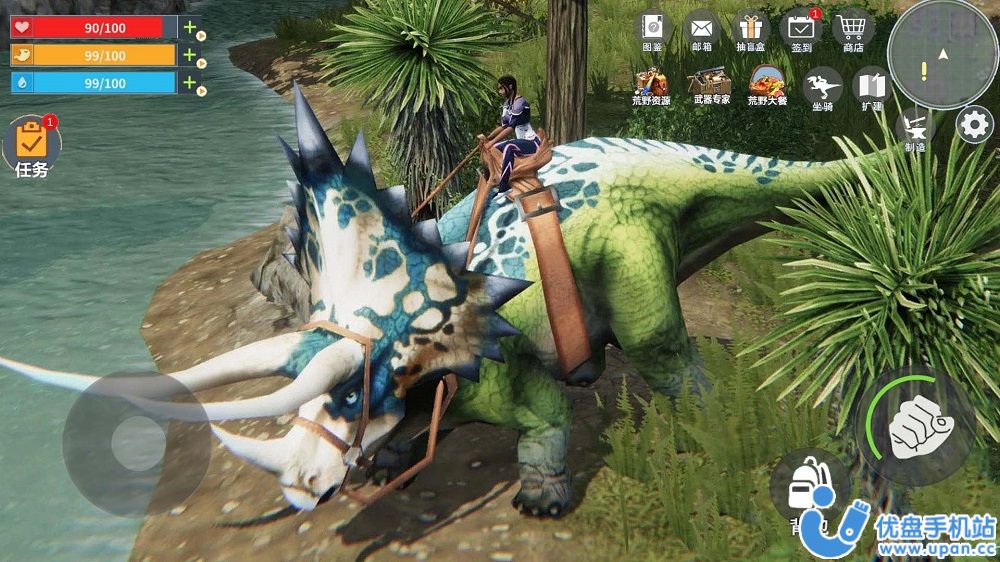The image size is (1000, 562).
Task: Claim daily 签到 check-in
Action: [801, 28]
